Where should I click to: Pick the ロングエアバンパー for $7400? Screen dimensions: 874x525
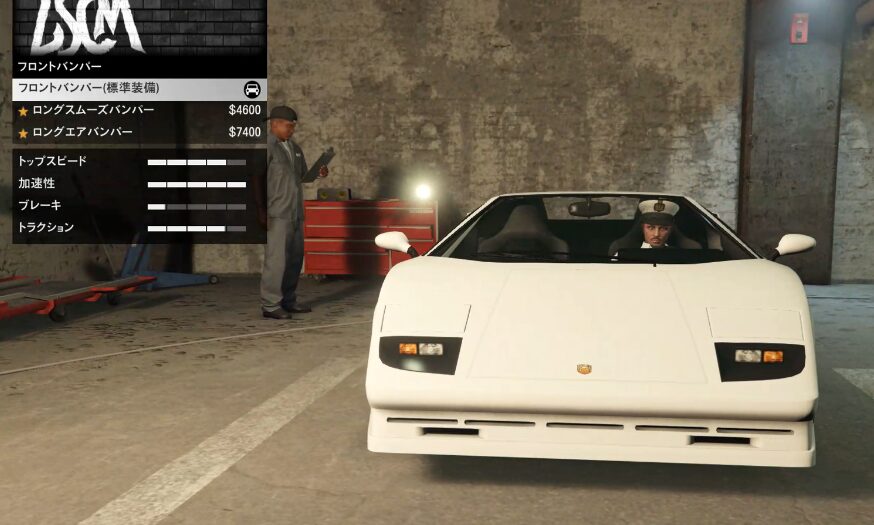(139, 132)
